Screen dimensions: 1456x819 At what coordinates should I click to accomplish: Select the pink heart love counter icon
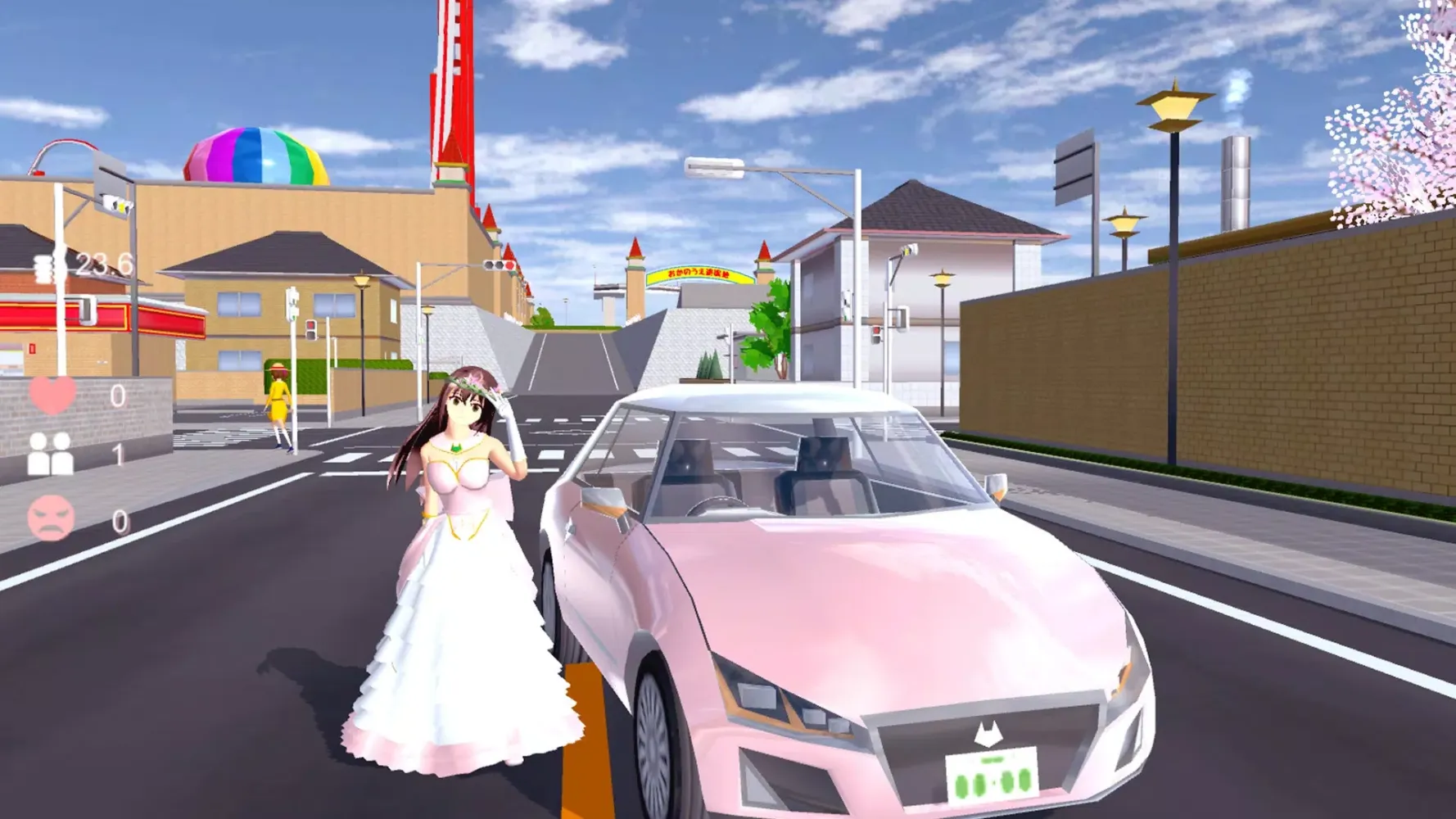pyautogui.click(x=53, y=396)
